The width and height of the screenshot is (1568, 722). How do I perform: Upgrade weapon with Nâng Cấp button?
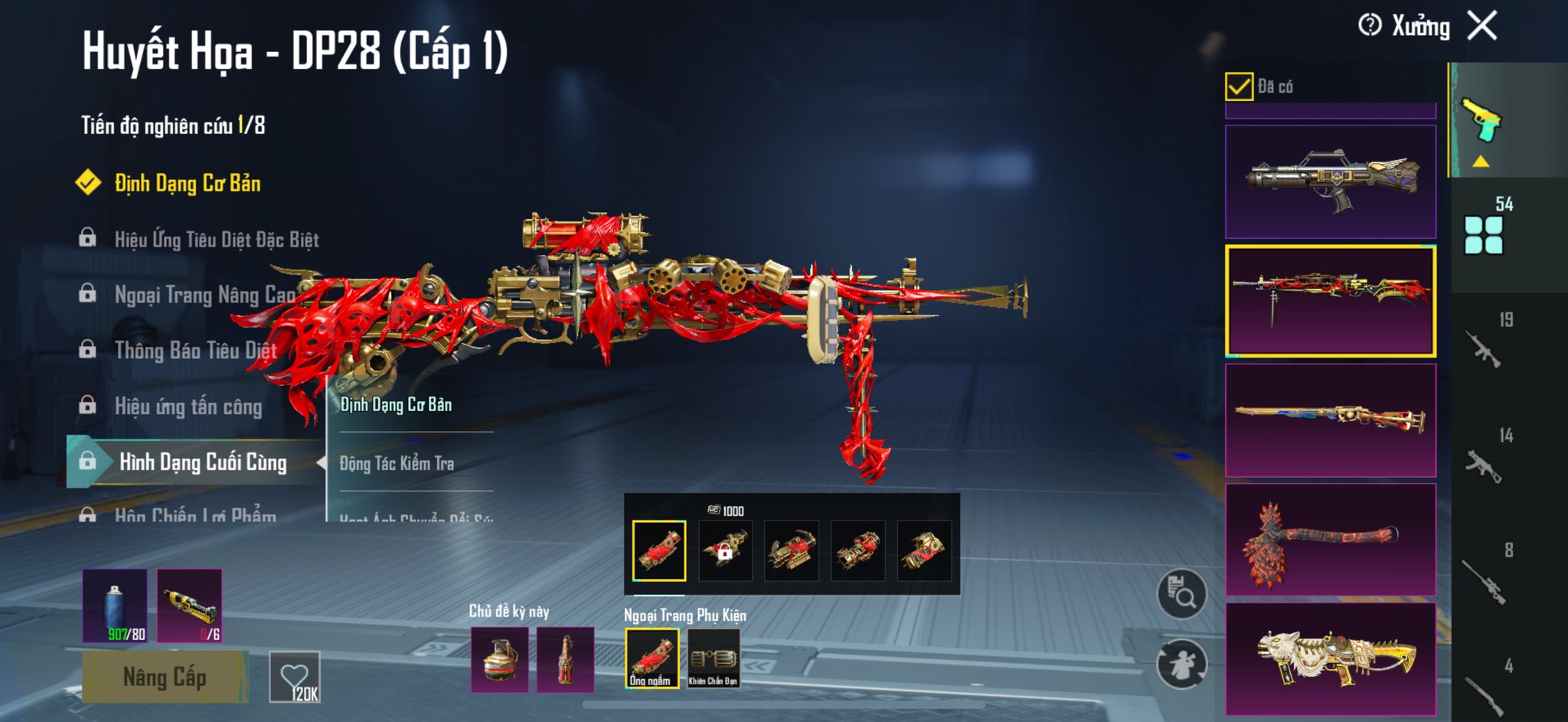(165, 677)
